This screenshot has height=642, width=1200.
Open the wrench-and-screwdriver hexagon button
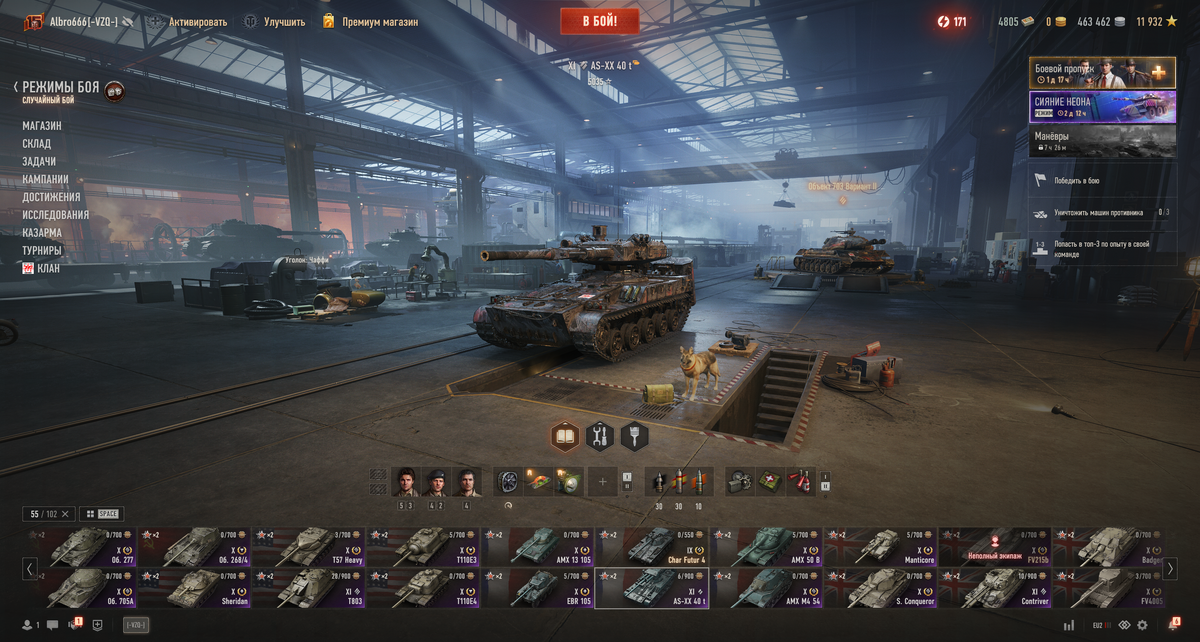pos(600,436)
